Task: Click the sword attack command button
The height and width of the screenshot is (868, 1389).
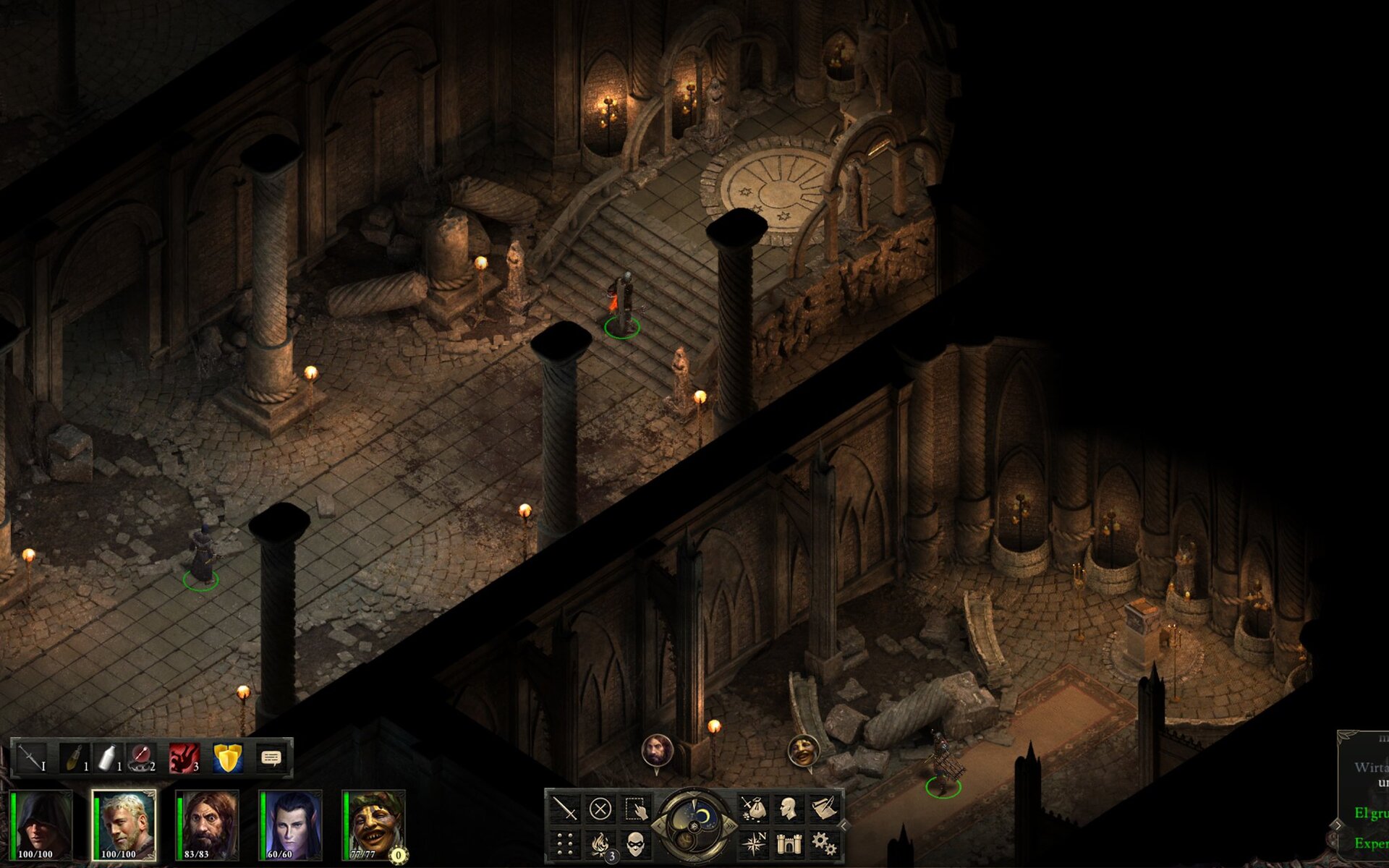Action: point(565,808)
